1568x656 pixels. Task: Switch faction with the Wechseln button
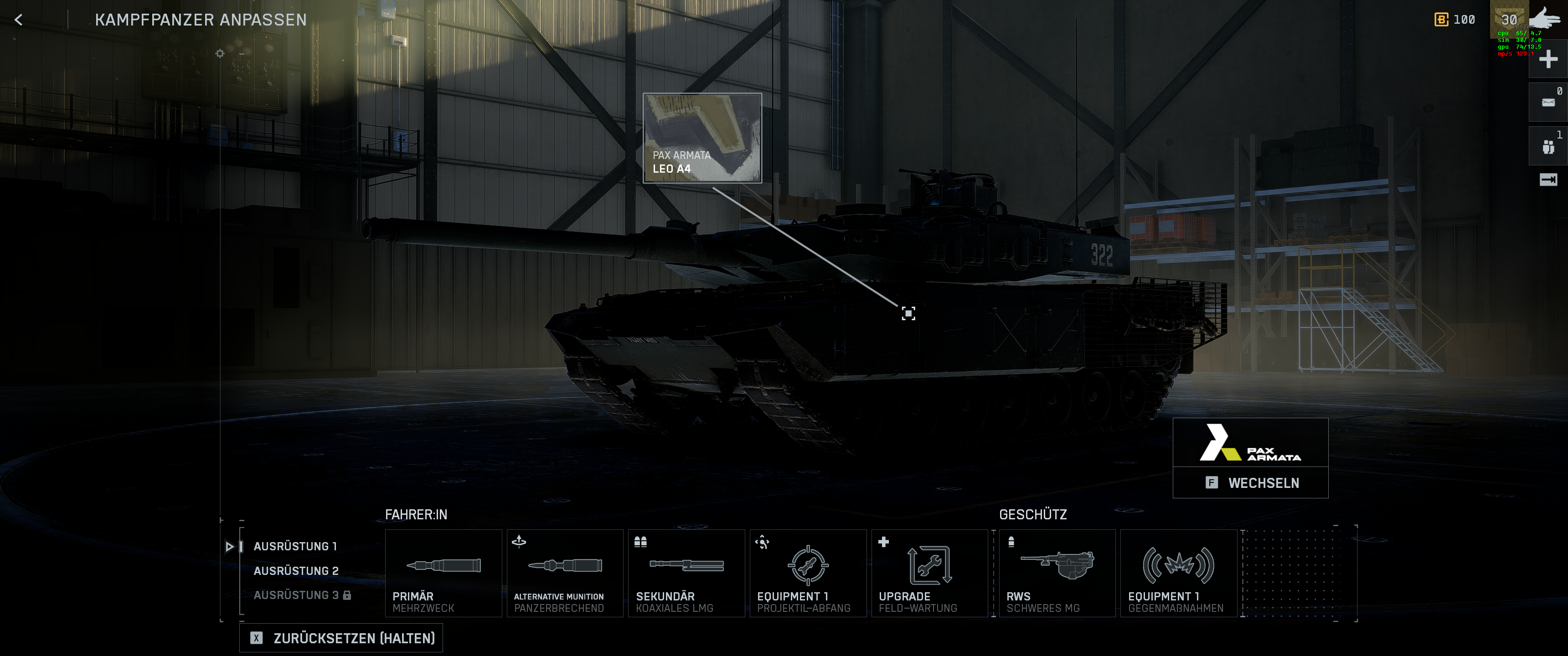[1250, 482]
